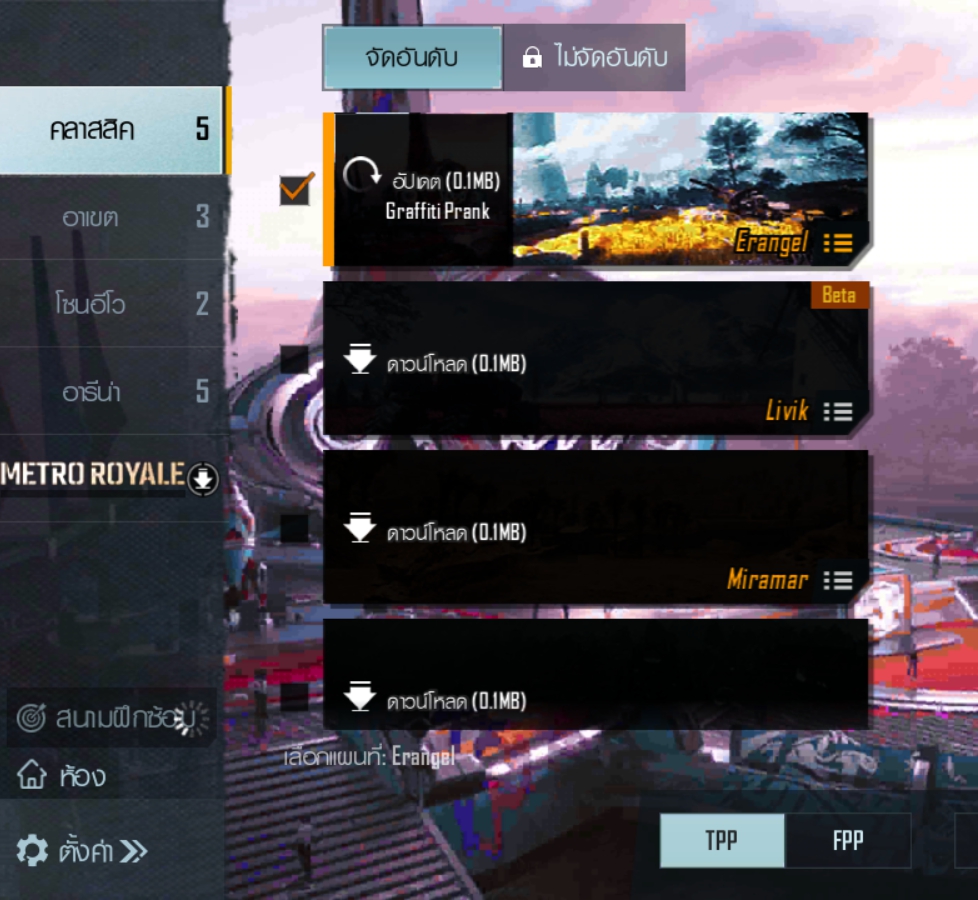Open the Erangel map details list icon

[x=837, y=242]
